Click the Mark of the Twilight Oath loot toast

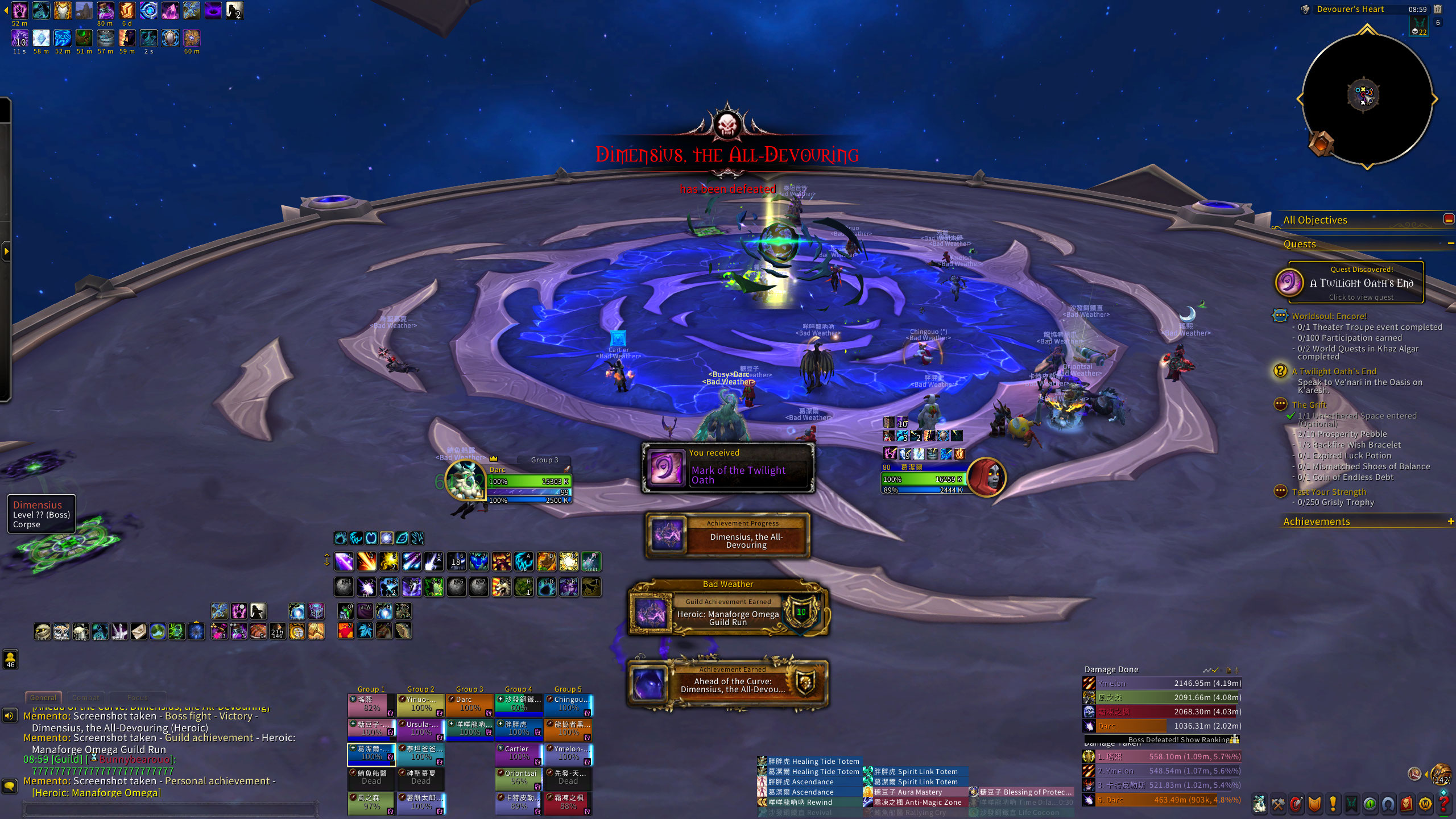(x=728, y=468)
